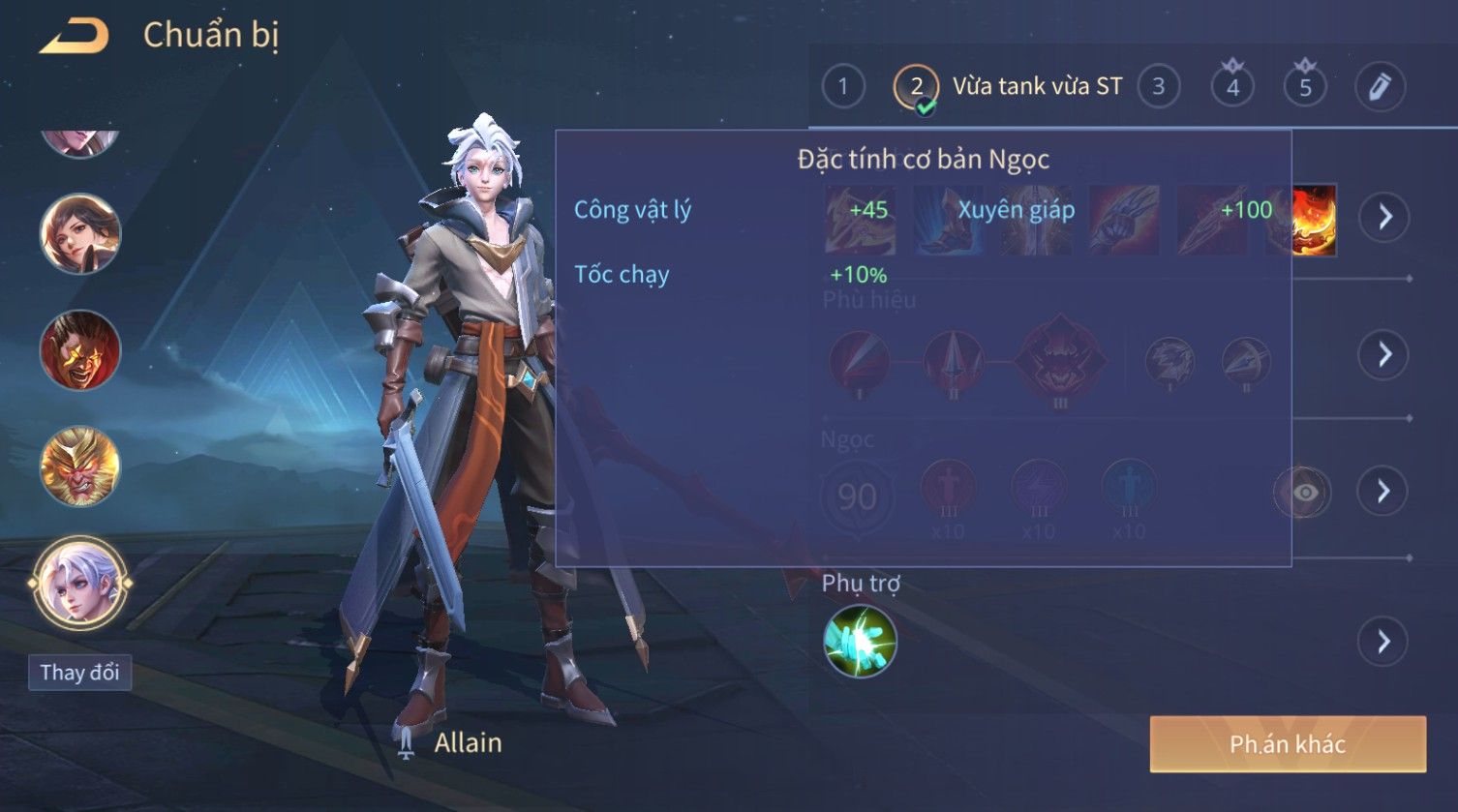
Task: Open the equipment items arrow
Action: coord(1384,217)
